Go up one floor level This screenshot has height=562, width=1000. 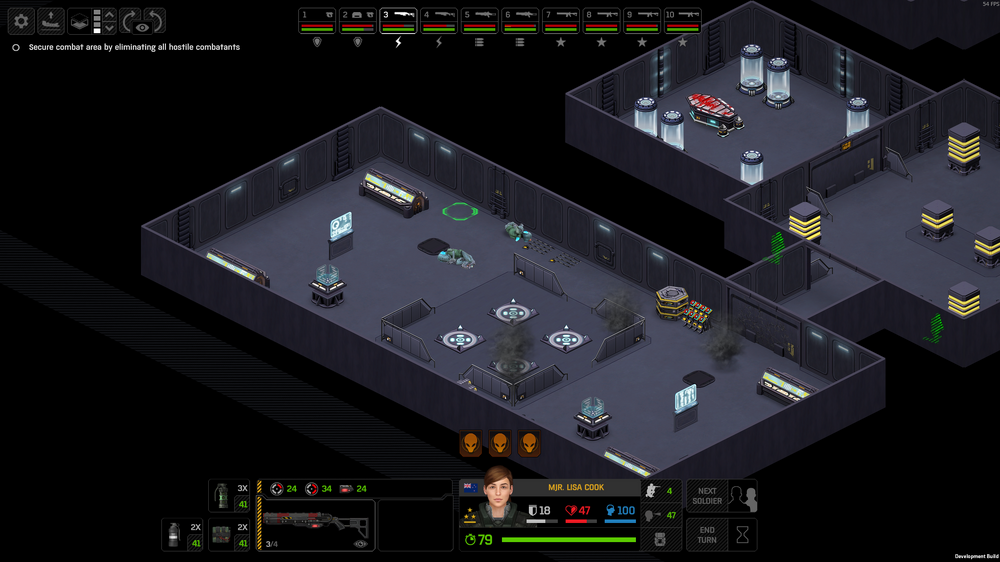point(110,14)
